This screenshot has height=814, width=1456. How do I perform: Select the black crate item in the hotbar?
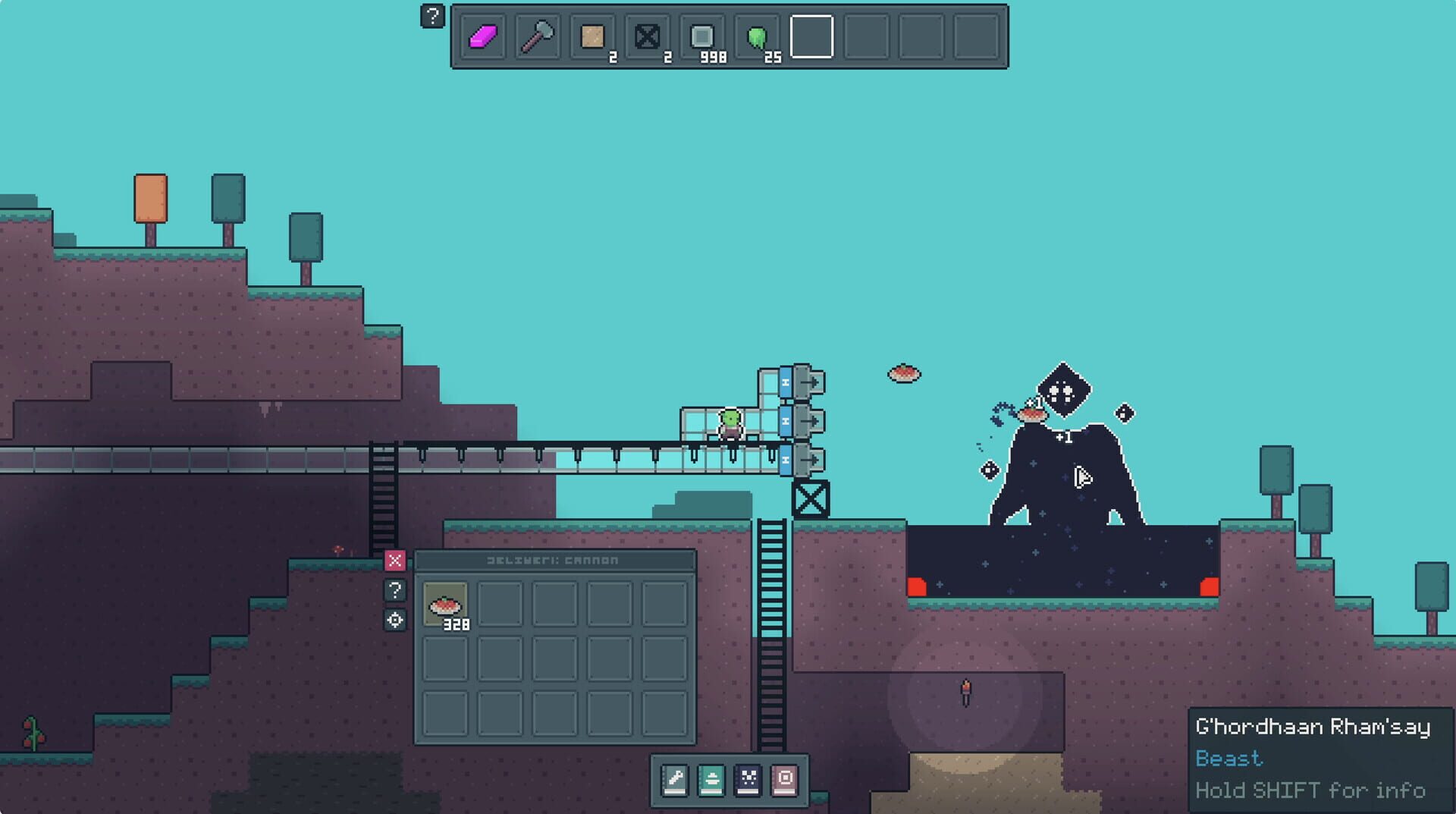click(647, 36)
